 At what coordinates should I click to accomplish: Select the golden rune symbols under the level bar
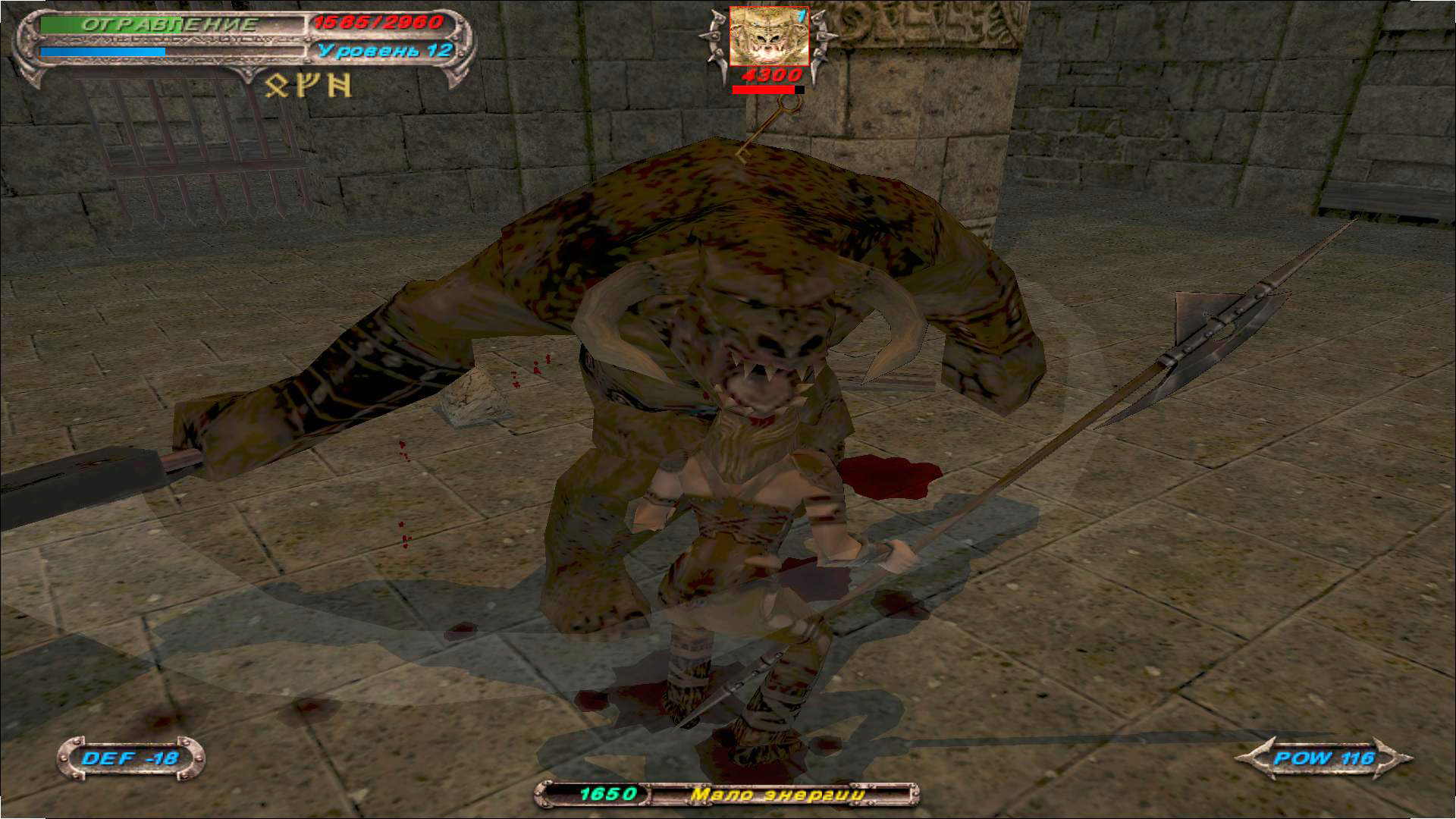pyautogui.click(x=309, y=85)
